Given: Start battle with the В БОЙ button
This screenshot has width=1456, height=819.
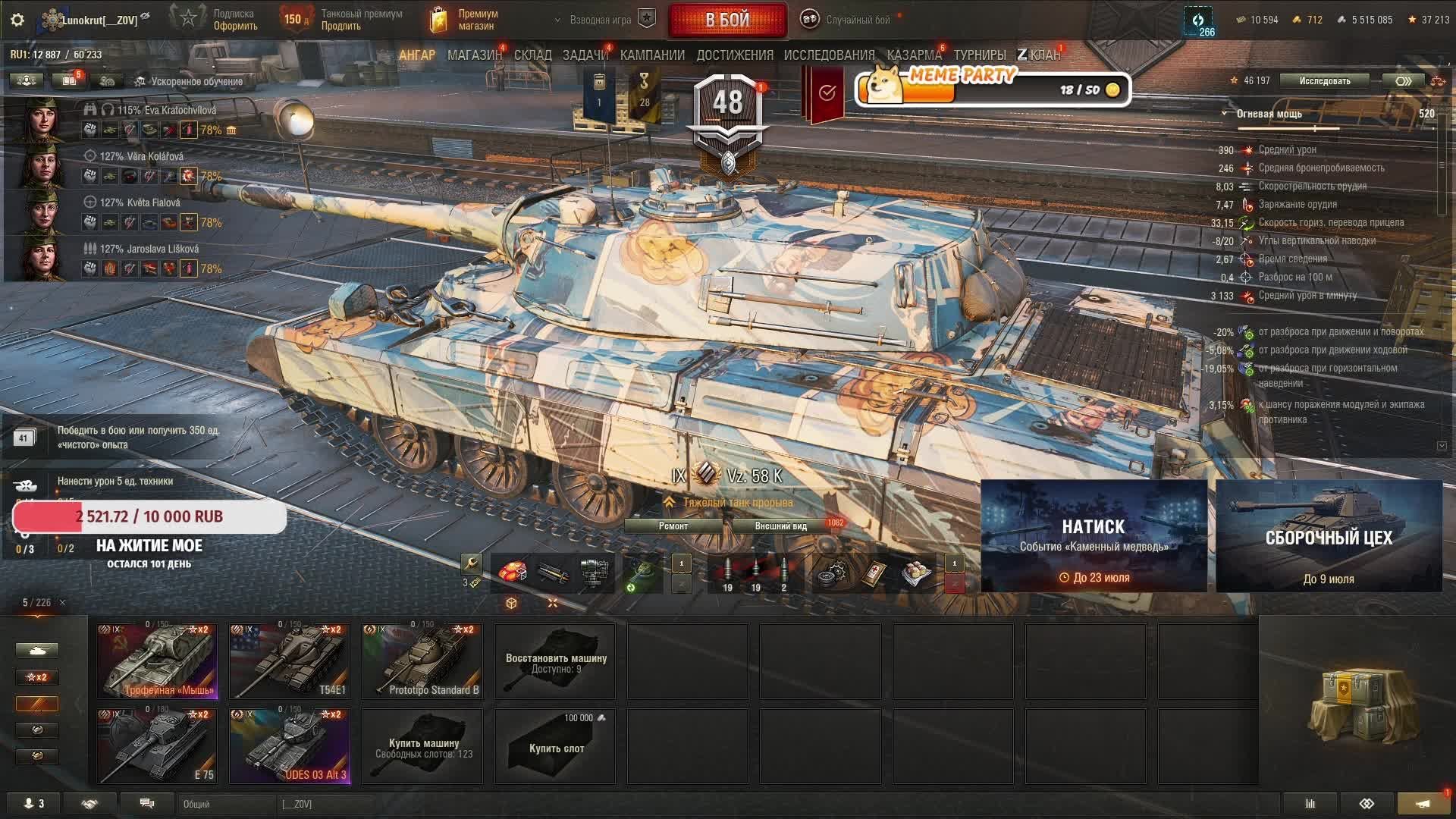Looking at the screenshot, I should [x=726, y=20].
